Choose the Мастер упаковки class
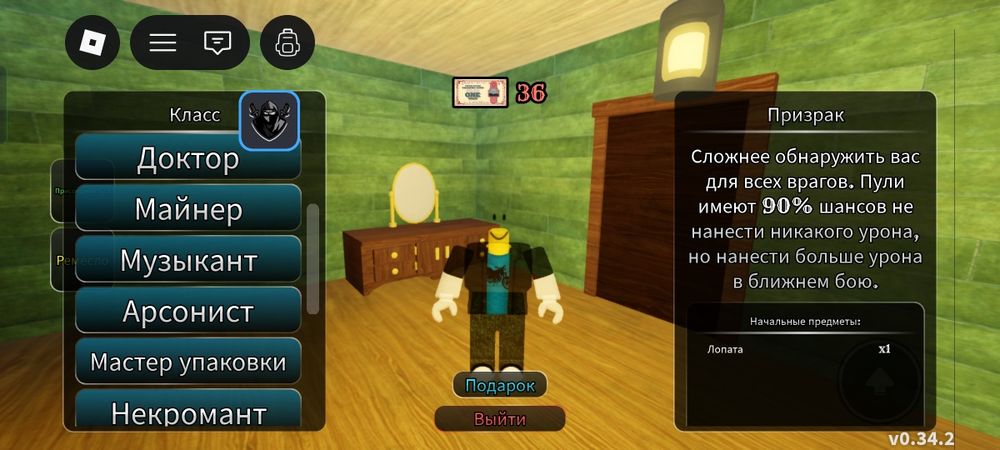This screenshot has height=450, width=1000. click(x=188, y=362)
